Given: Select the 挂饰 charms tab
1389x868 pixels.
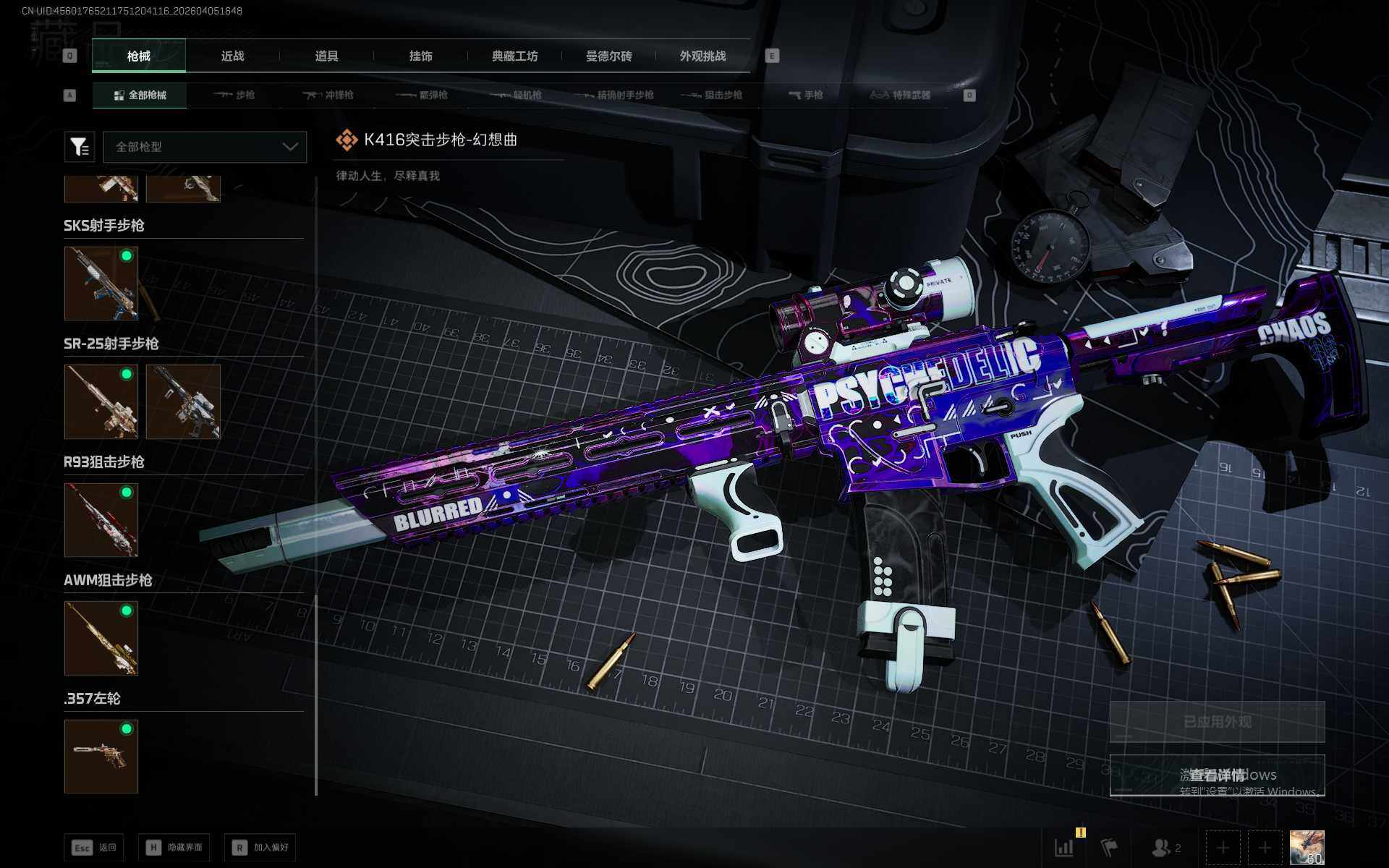Looking at the screenshot, I should click(x=420, y=56).
